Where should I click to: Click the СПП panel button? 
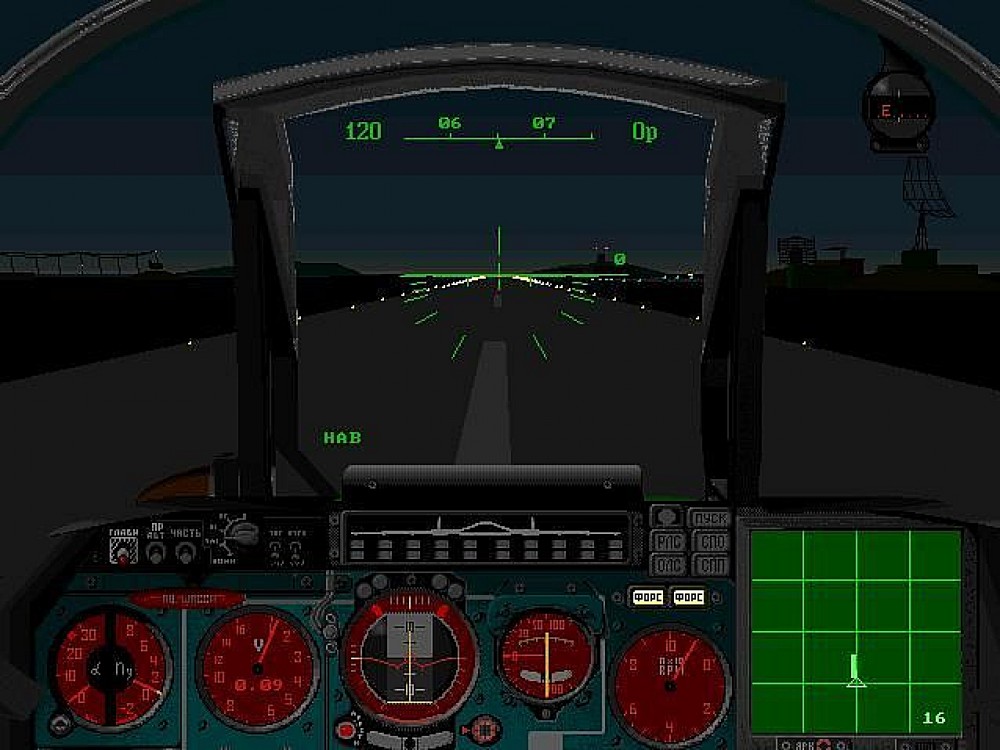[712, 565]
